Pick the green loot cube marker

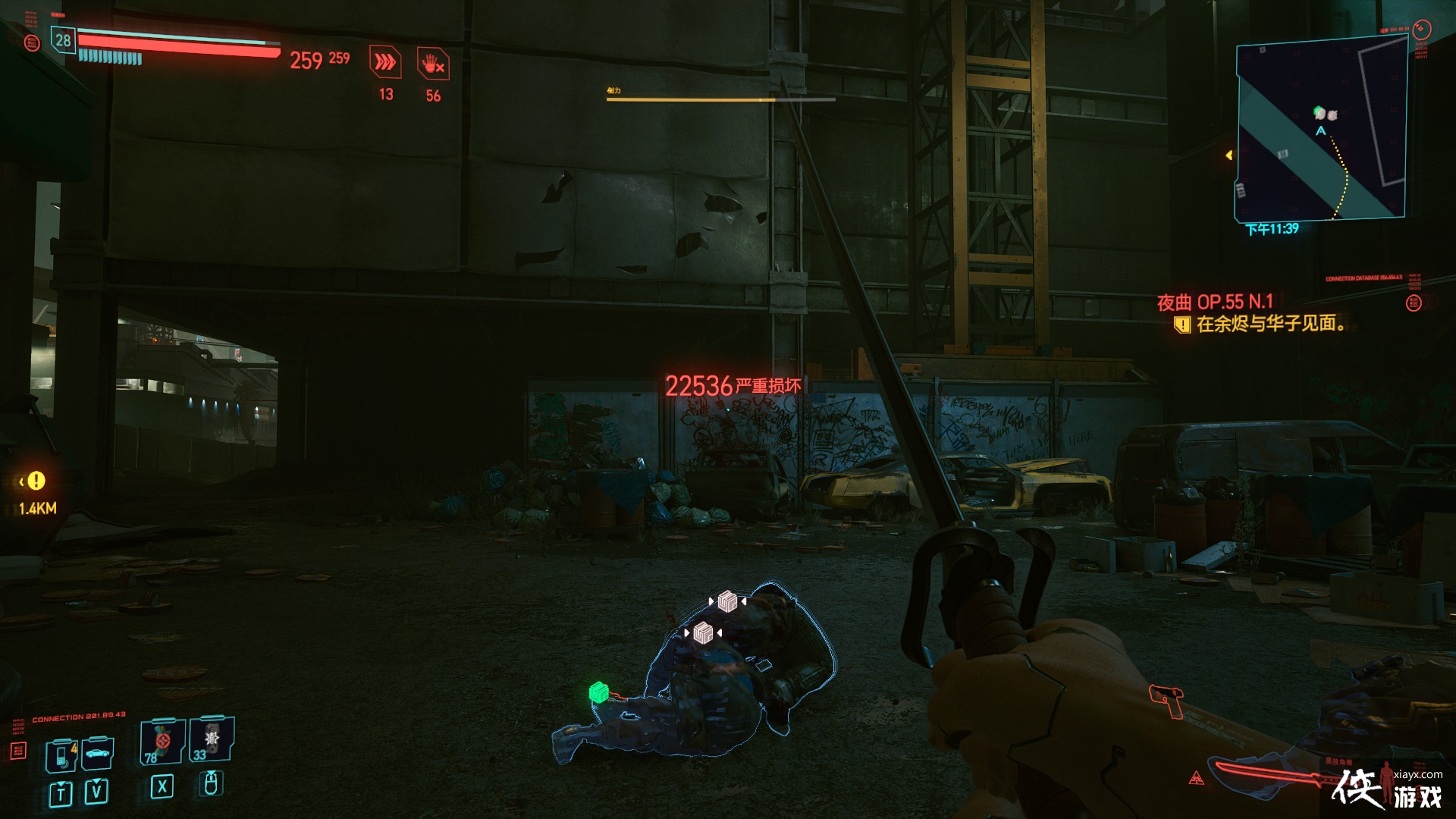coord(599,692)
